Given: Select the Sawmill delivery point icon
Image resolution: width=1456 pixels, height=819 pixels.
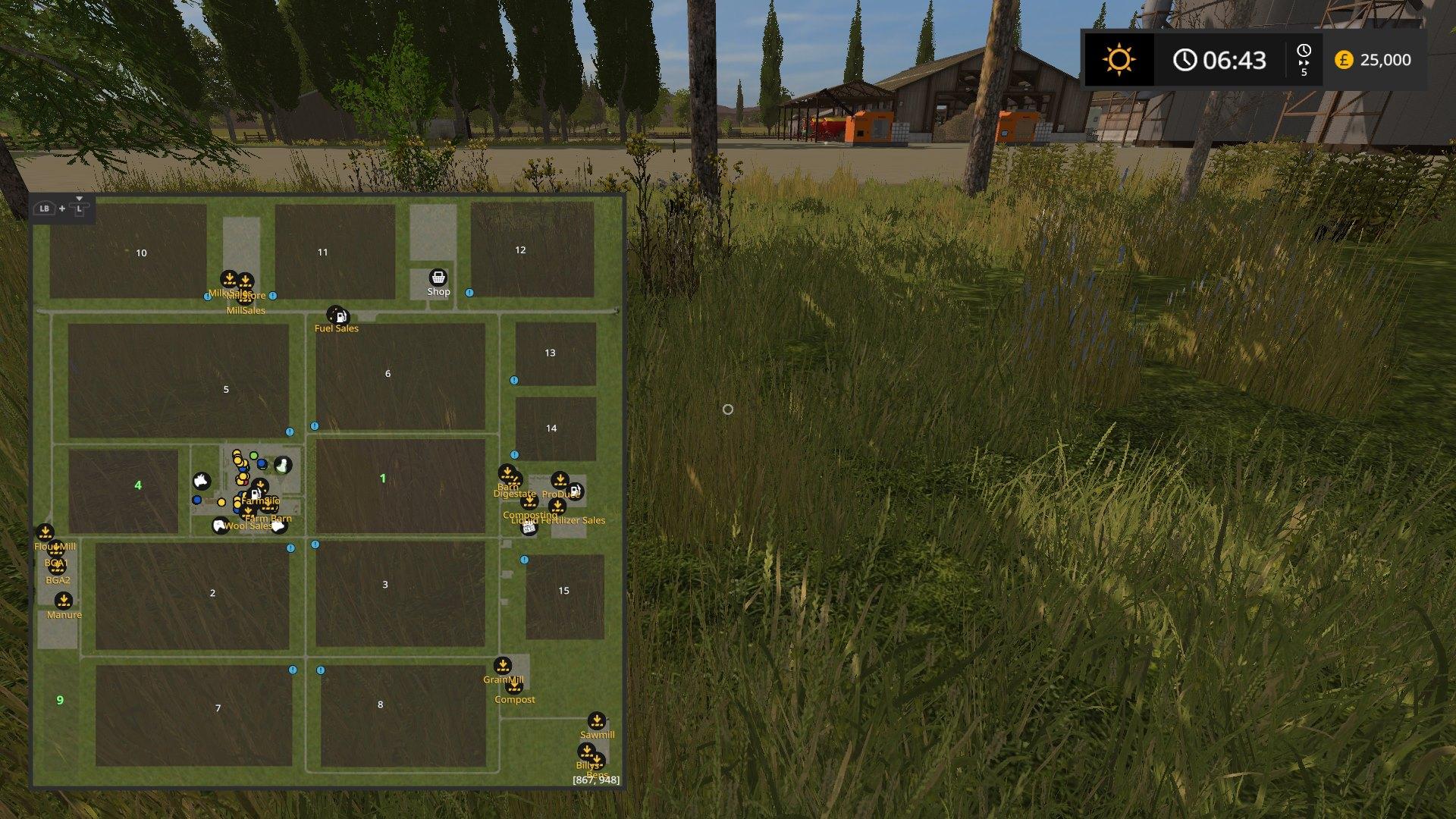Looking at the screenshot, I should coord(597,720).
